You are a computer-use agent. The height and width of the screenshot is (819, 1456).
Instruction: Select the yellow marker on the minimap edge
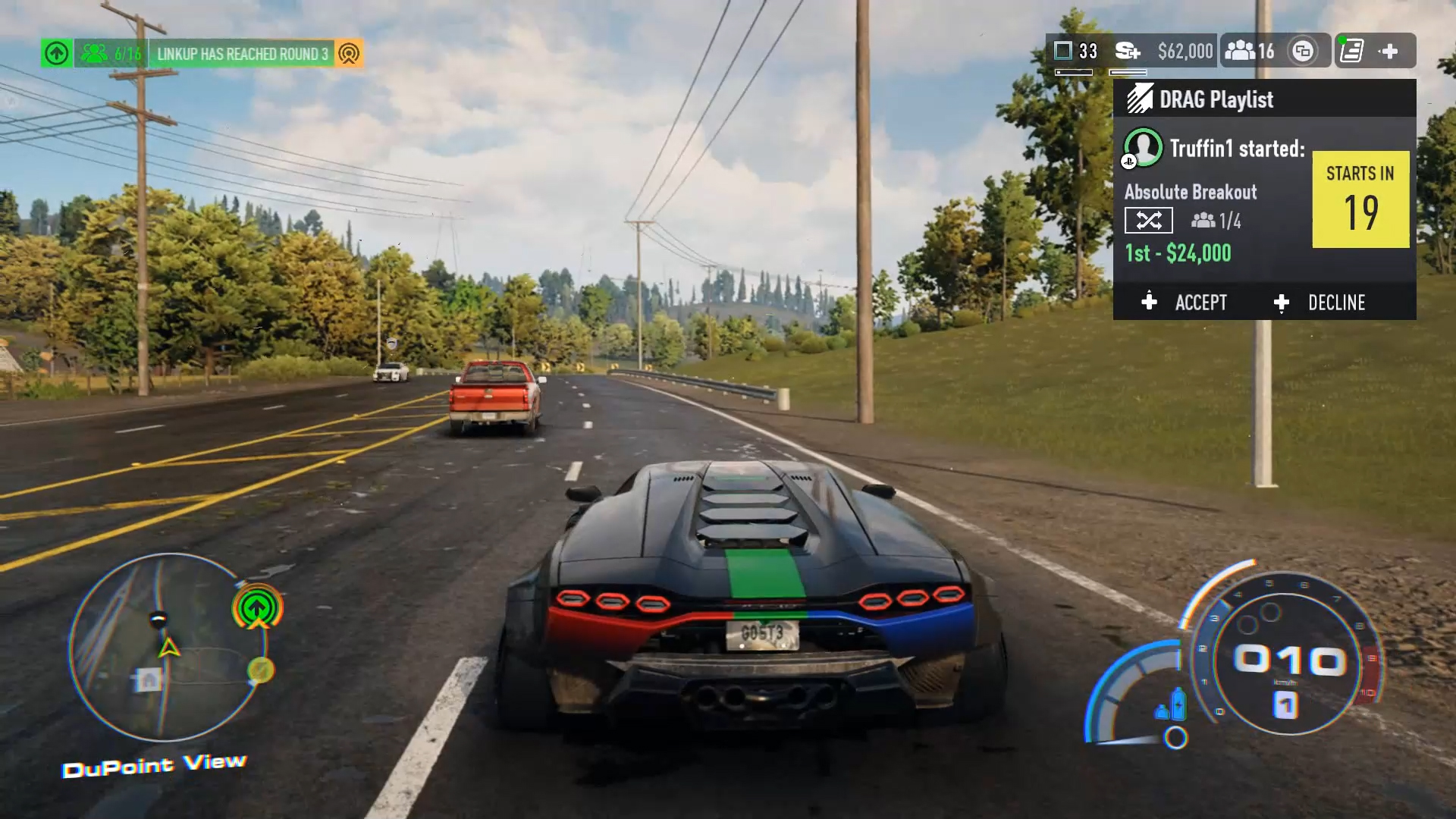[x=260, y=670]
